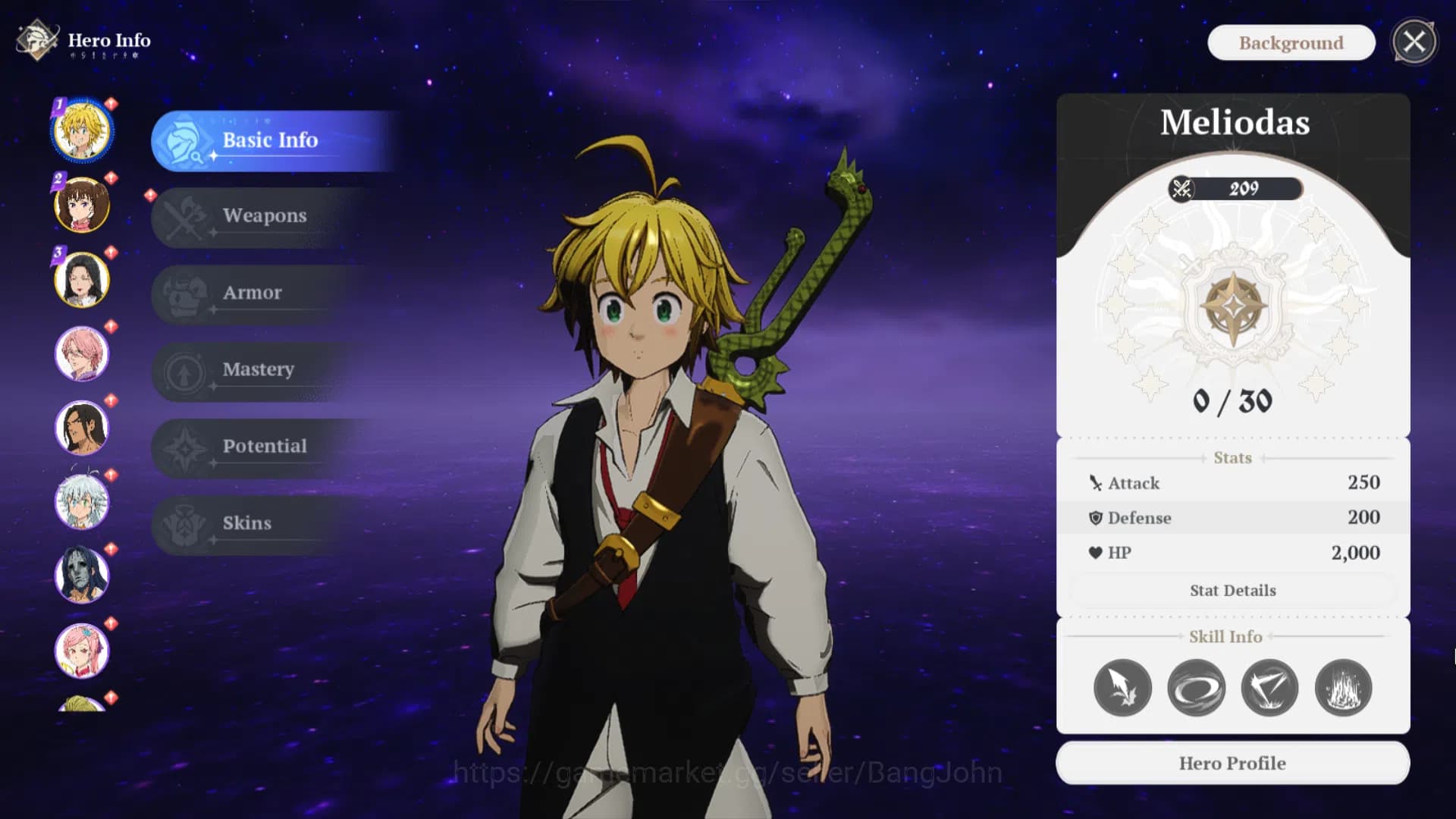
Task: Change the Background
Action: point(1291,42)
